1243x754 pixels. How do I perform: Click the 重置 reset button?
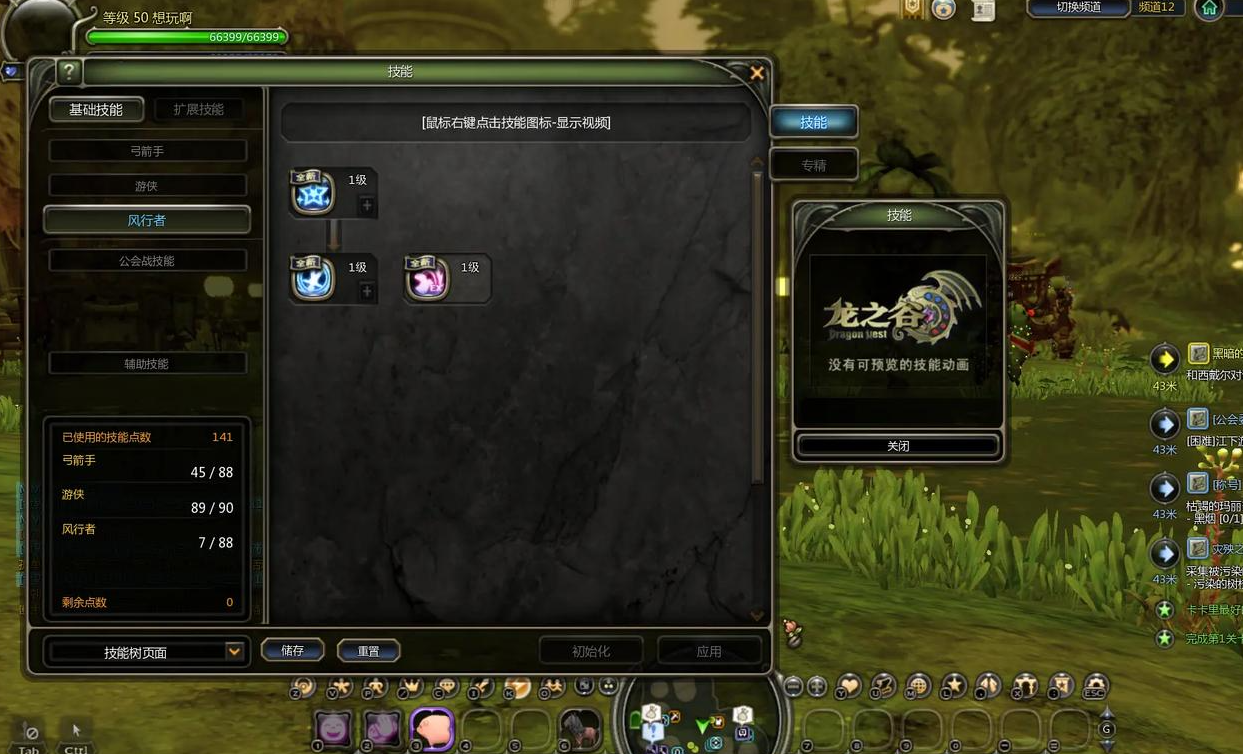tap(368, 651)
